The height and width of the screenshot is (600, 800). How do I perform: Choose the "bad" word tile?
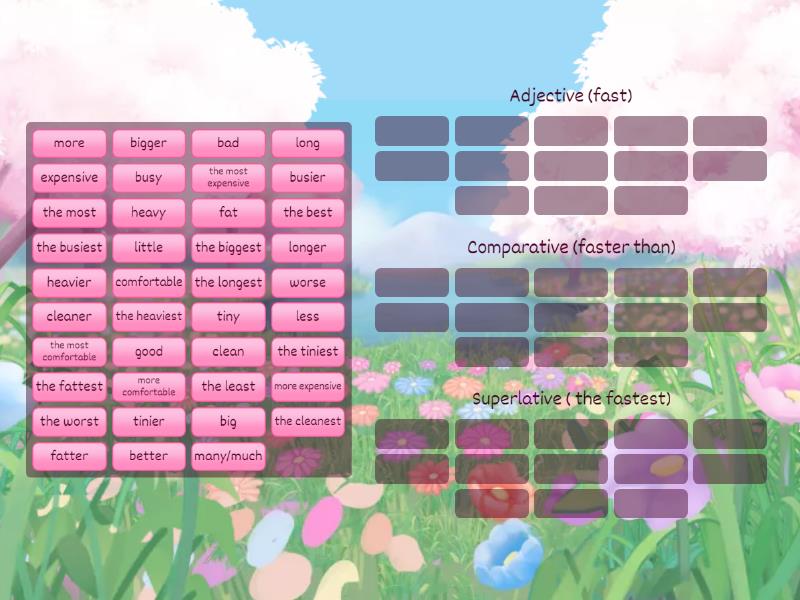pyautogui.click(x=228, y=143)
